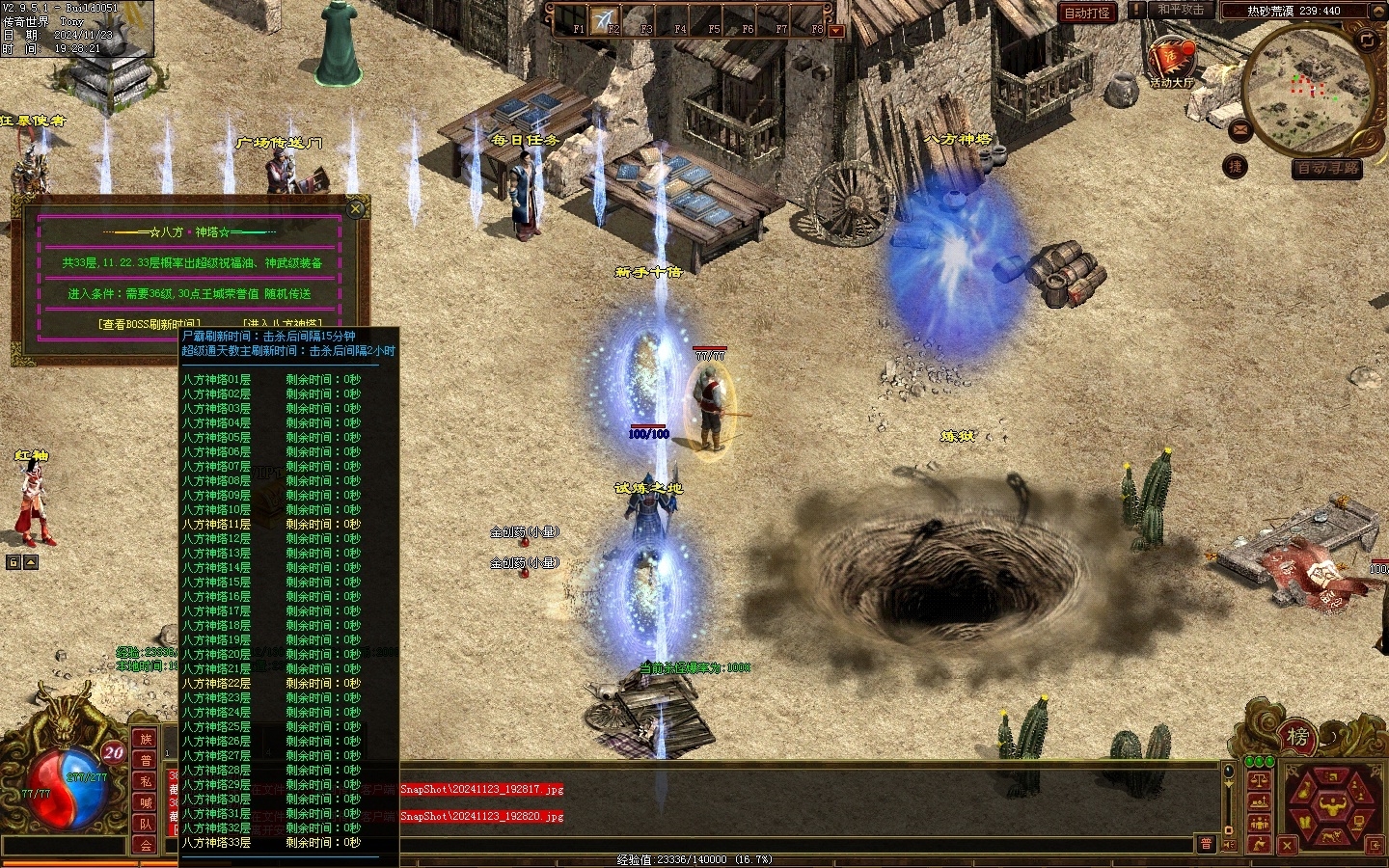Click the minimap's refresh arrows button
Viewport: 1389px width, 868px height.
pyautogui.click(x=1367, y=40)
